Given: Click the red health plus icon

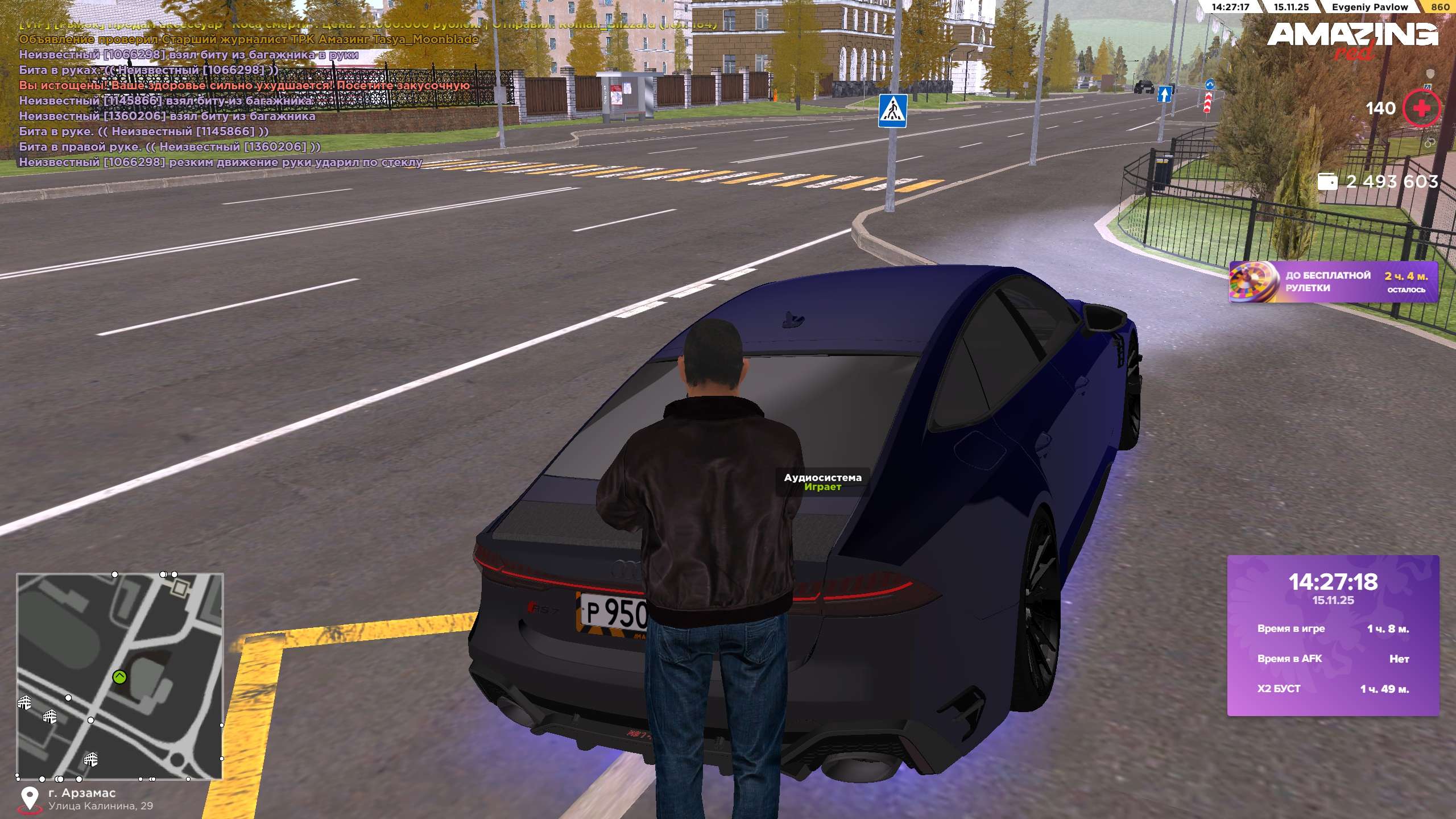Looking at the screenshot, I should [x=1421, y=108].
